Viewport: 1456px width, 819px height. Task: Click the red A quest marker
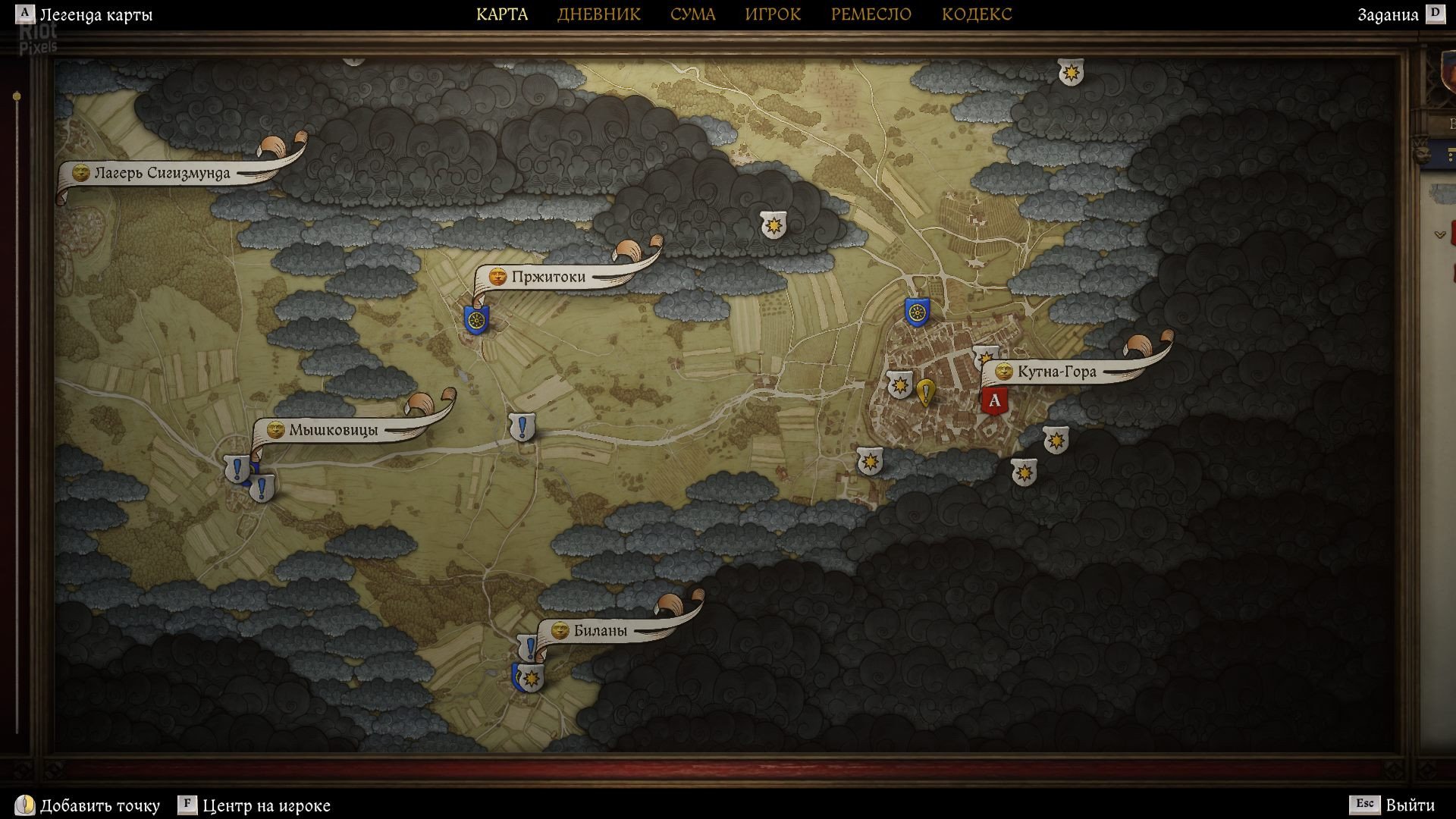click(993, 400)
